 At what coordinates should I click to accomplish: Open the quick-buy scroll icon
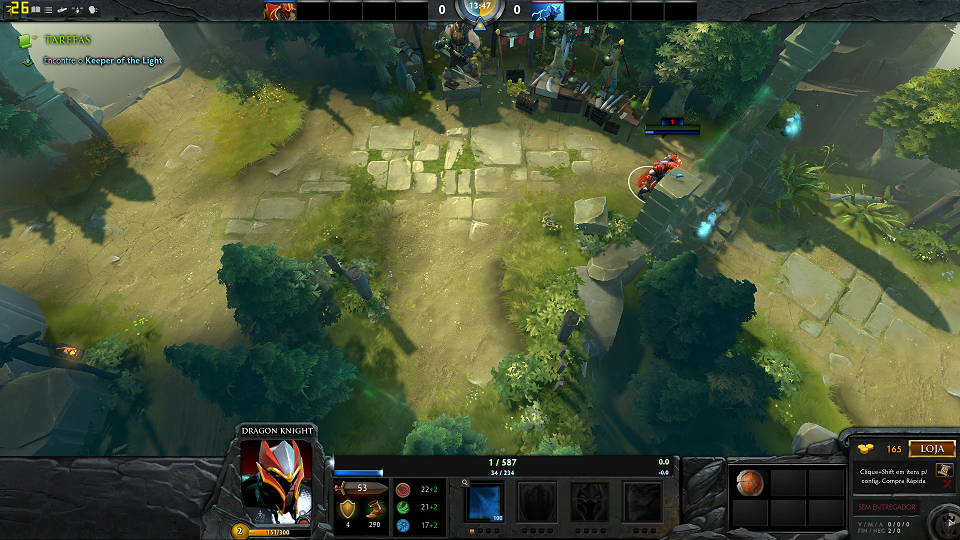tap(946, 469)
